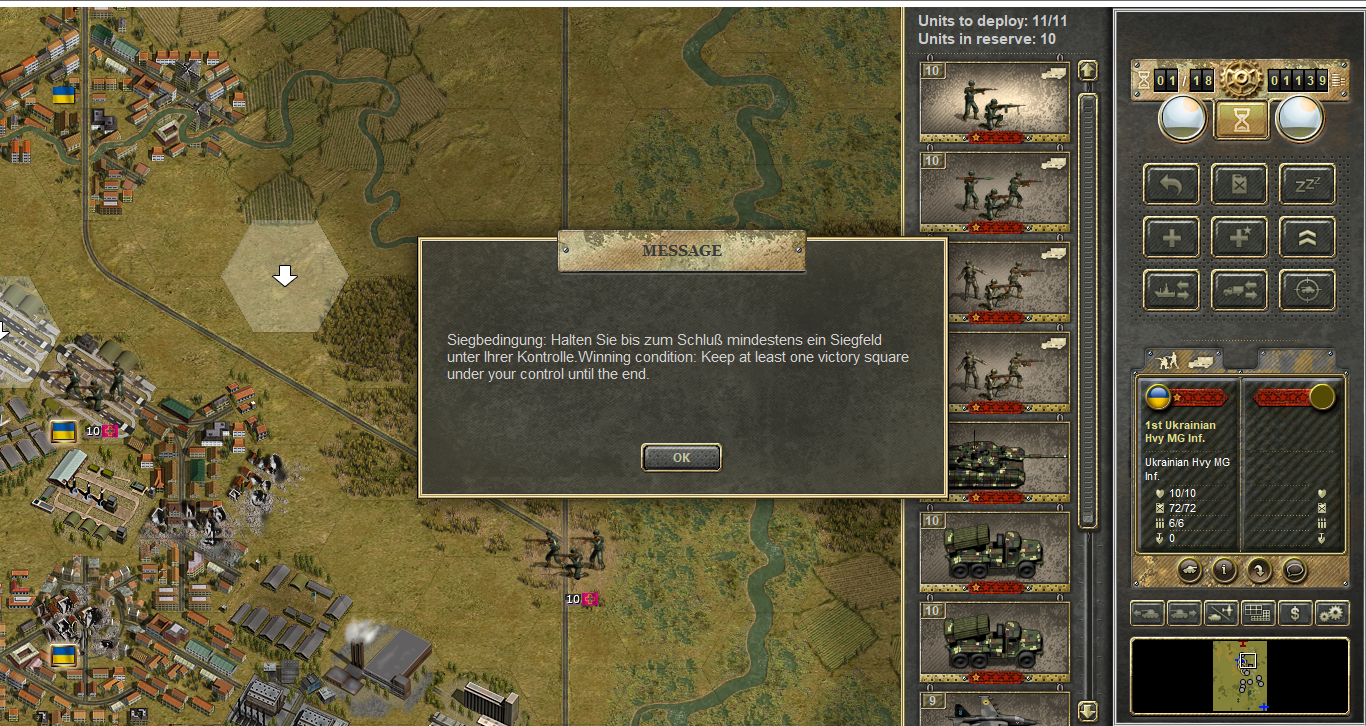This screenshot has width=1366, height=726.
Task: Click the plain plus replacements button
Action: [1171, 237]
